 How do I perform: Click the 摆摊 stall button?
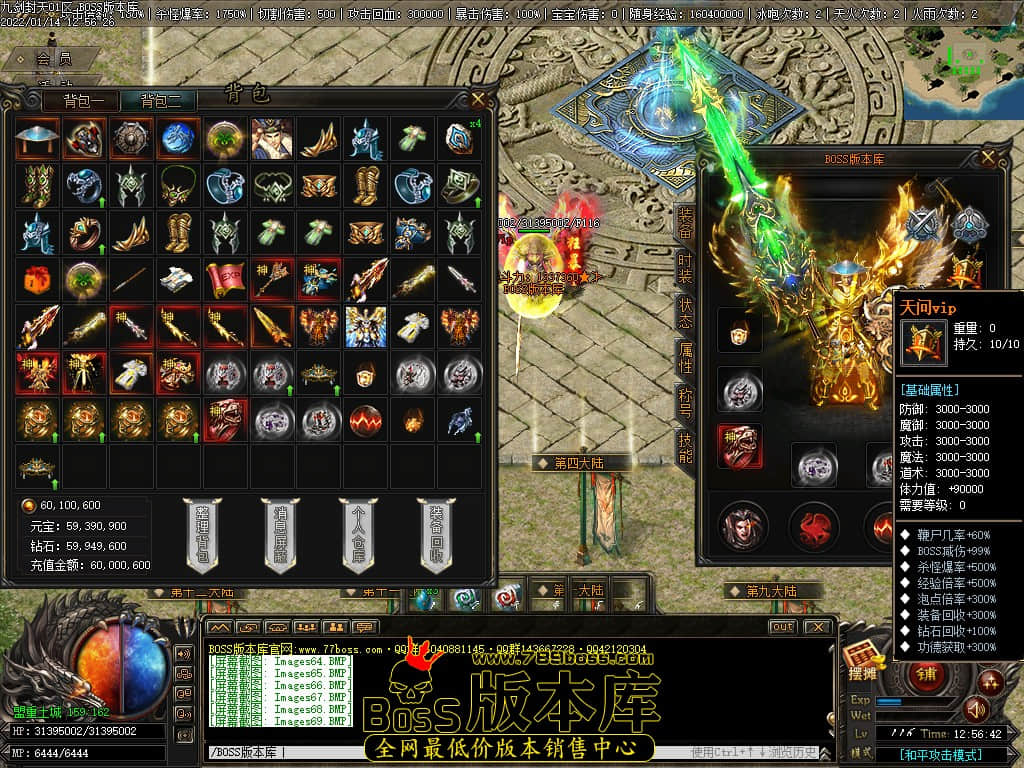coord(863,670)
